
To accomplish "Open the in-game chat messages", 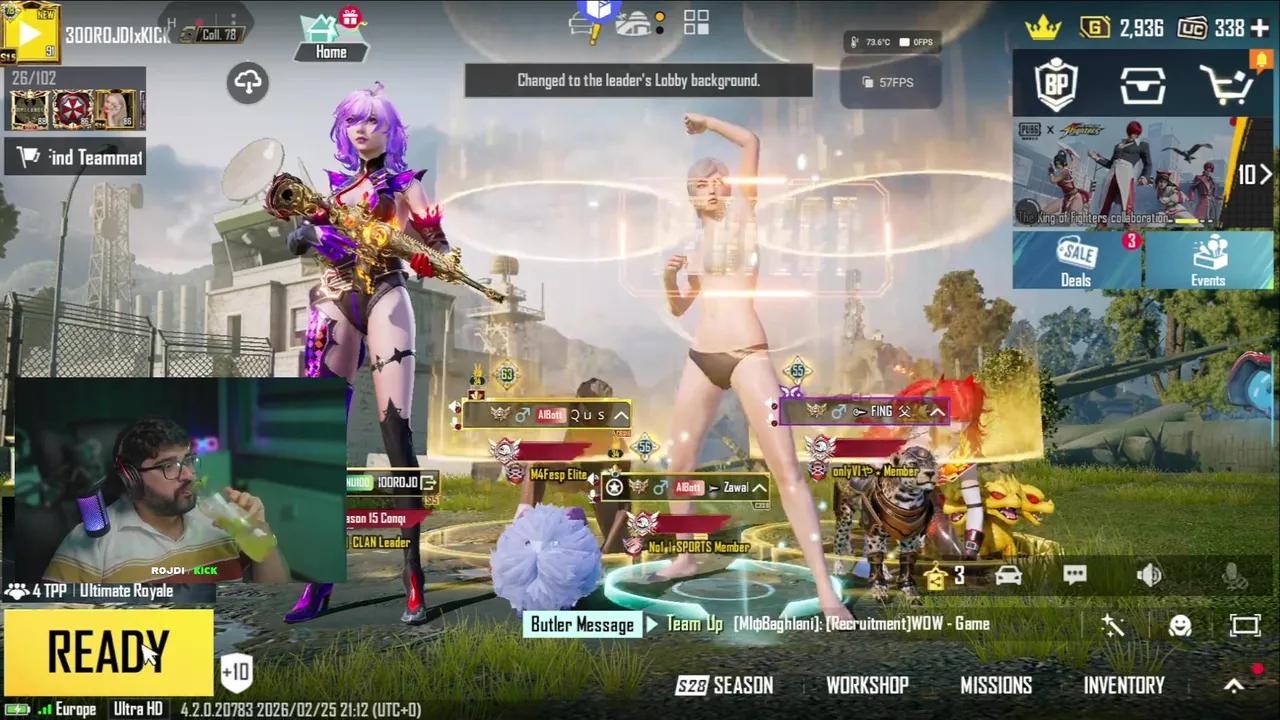I will 1074,574.
